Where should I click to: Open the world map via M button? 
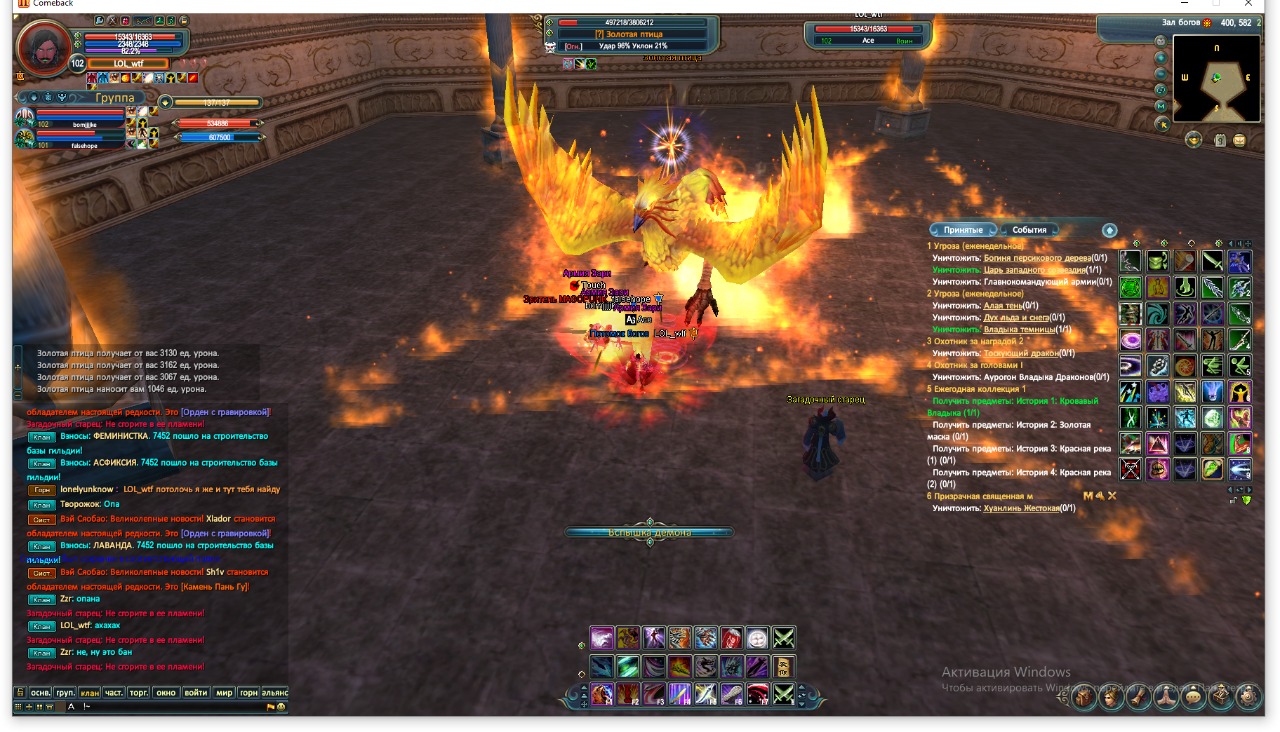tap(1160, 106)
